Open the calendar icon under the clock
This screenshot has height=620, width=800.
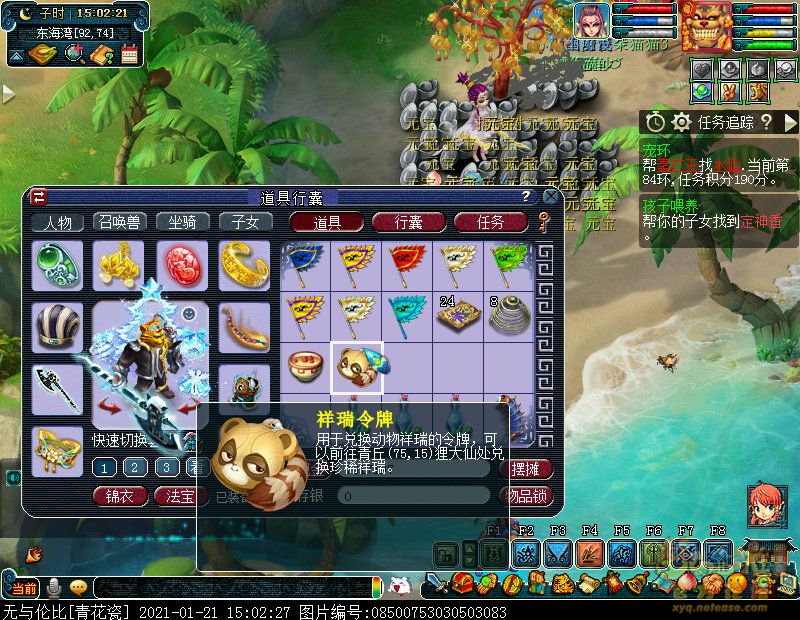129,55
